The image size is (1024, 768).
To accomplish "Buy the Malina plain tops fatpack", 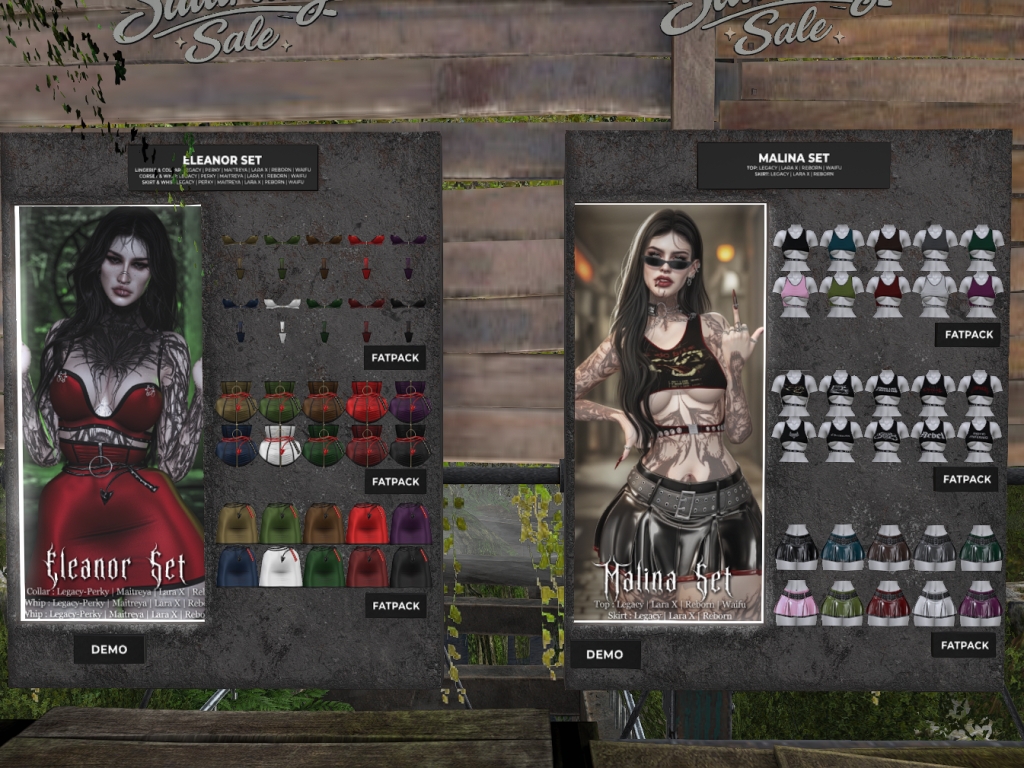I will 967,334.
